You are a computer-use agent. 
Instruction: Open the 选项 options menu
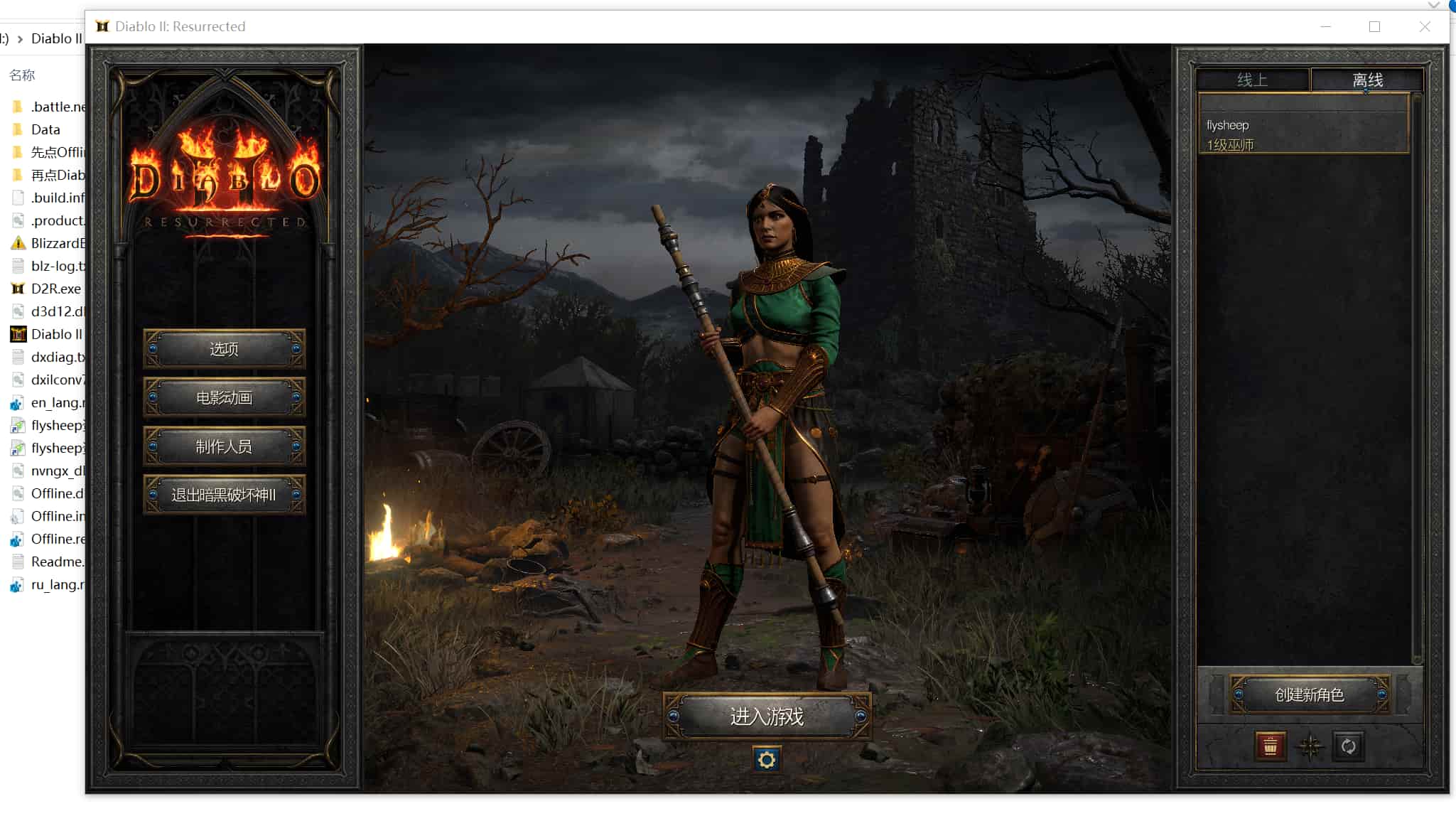coord(224,349)
